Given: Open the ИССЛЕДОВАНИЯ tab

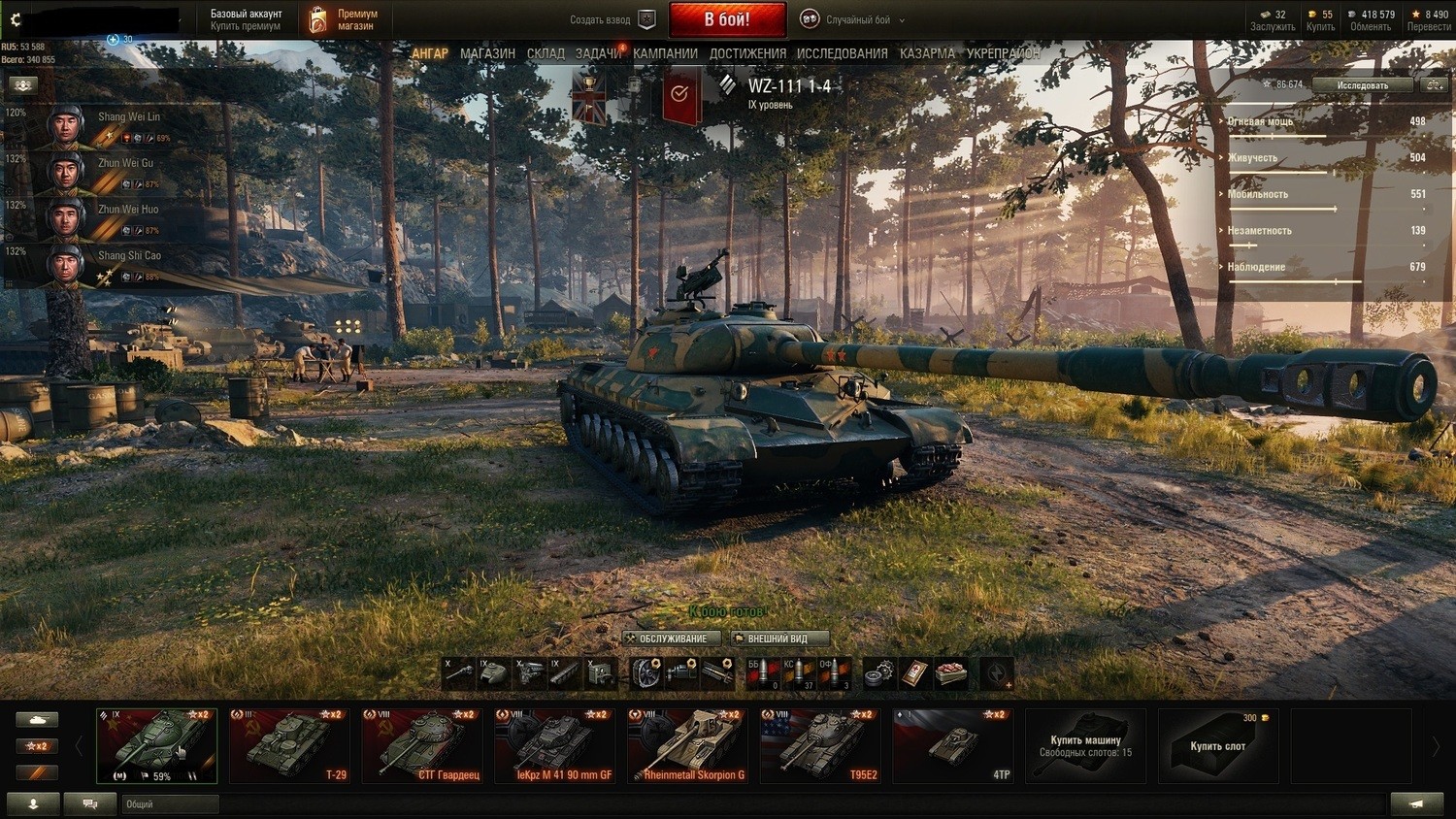Looking at the screenshot, I should 842,53.
